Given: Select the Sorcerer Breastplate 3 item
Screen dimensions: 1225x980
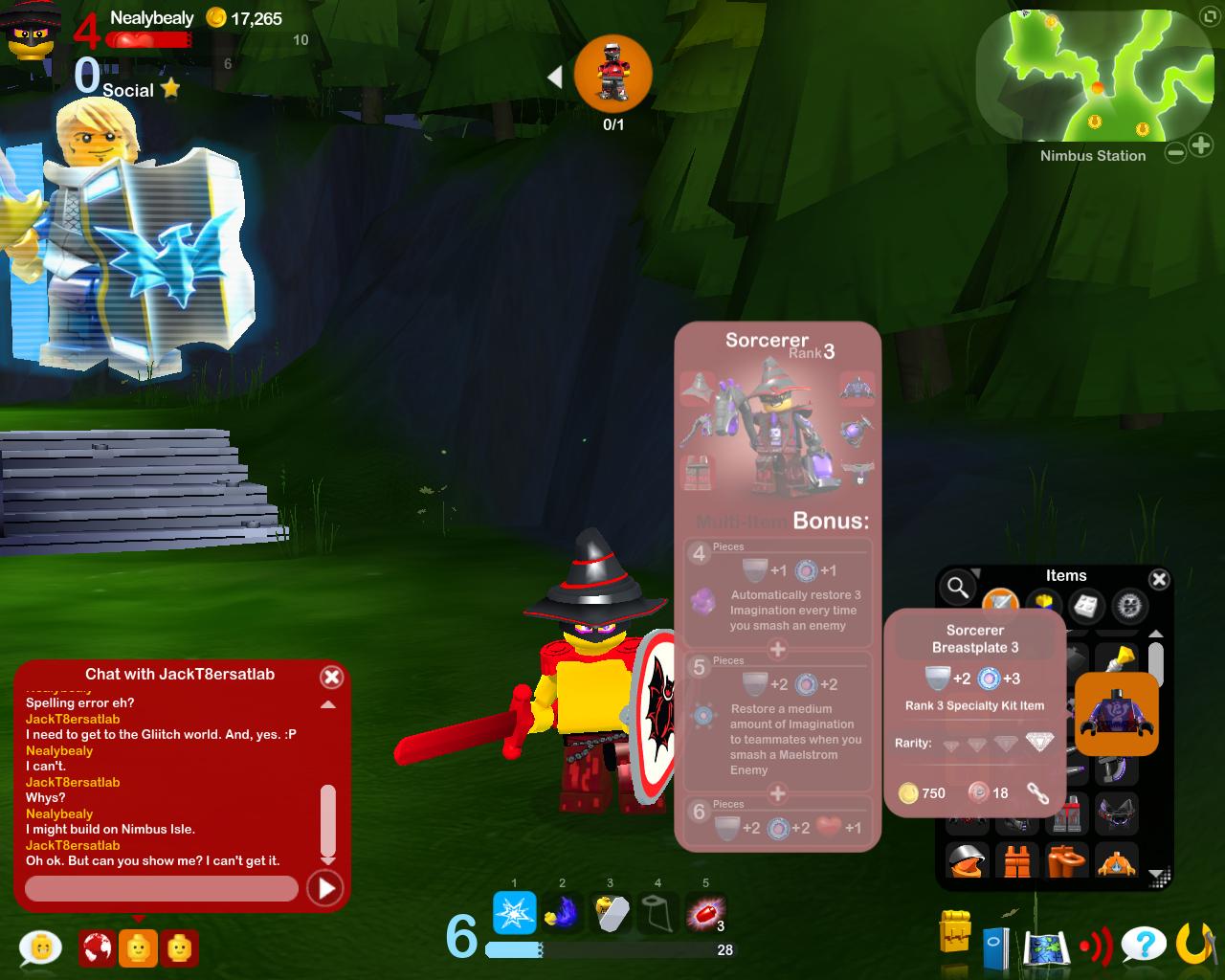Looking at the screenshot, I should [x=1116, y=714].
